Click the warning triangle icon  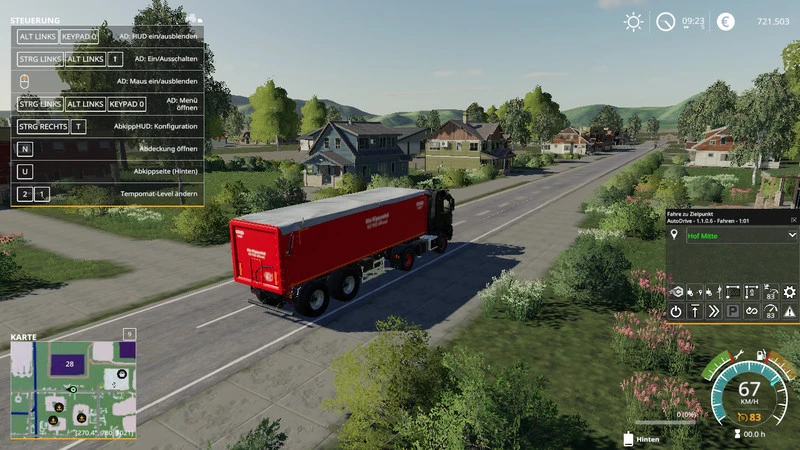[790, 311]
